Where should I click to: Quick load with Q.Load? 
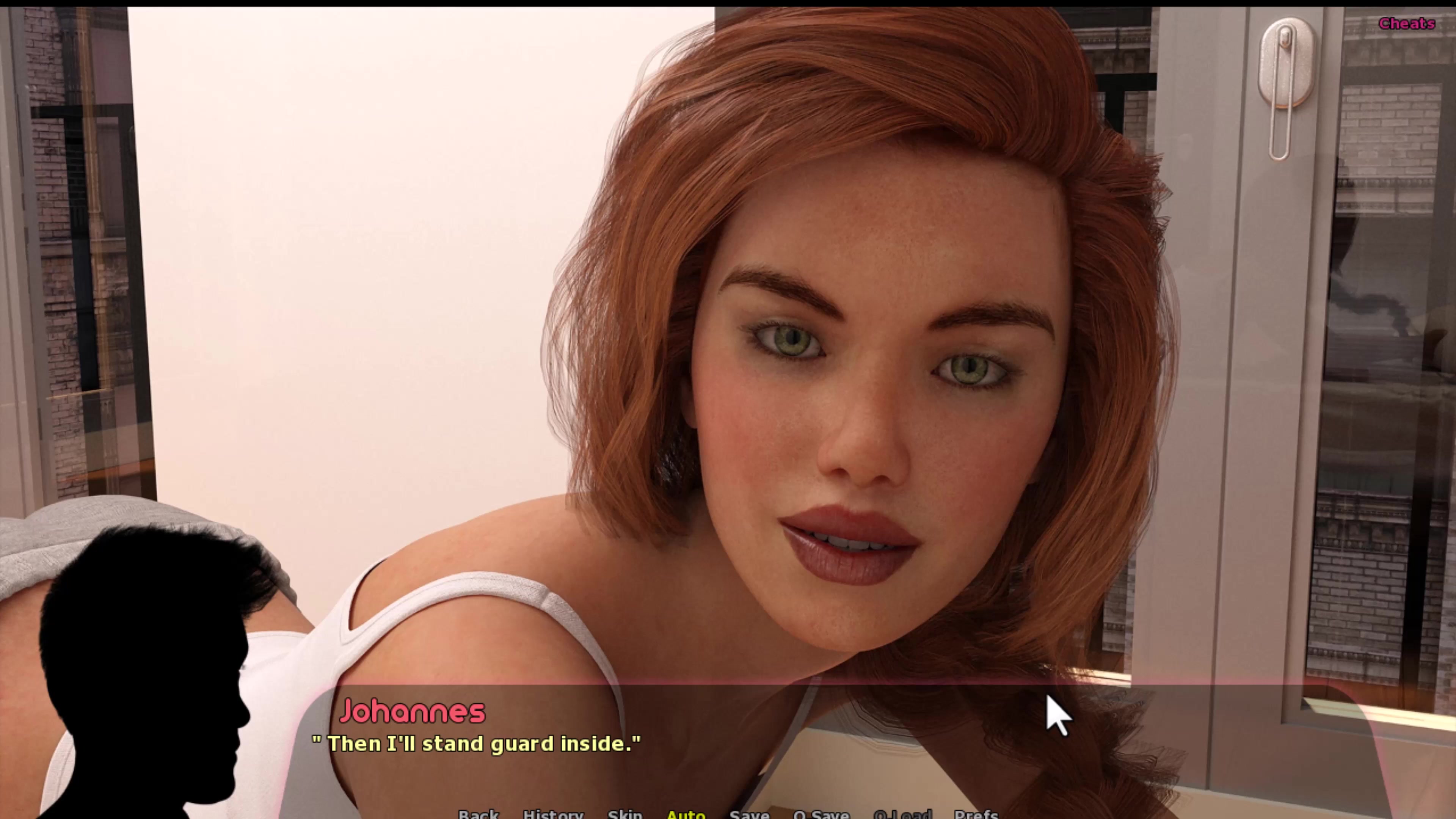[x=902, y=814]
